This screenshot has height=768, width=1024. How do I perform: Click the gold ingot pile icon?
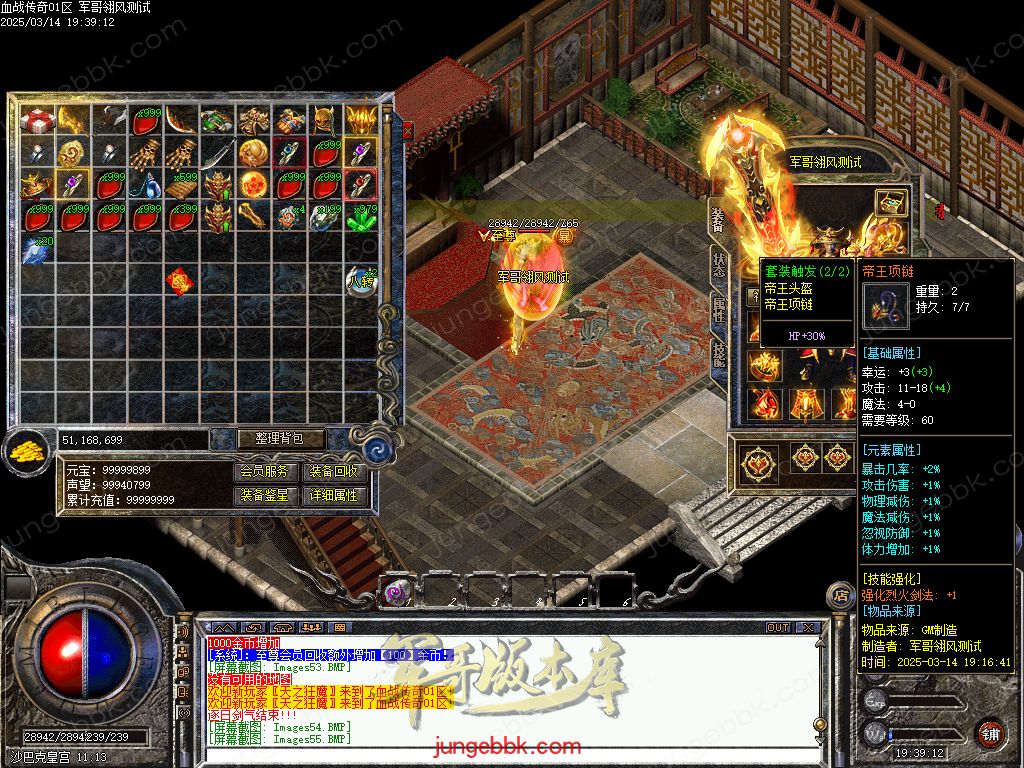(28, 453)
